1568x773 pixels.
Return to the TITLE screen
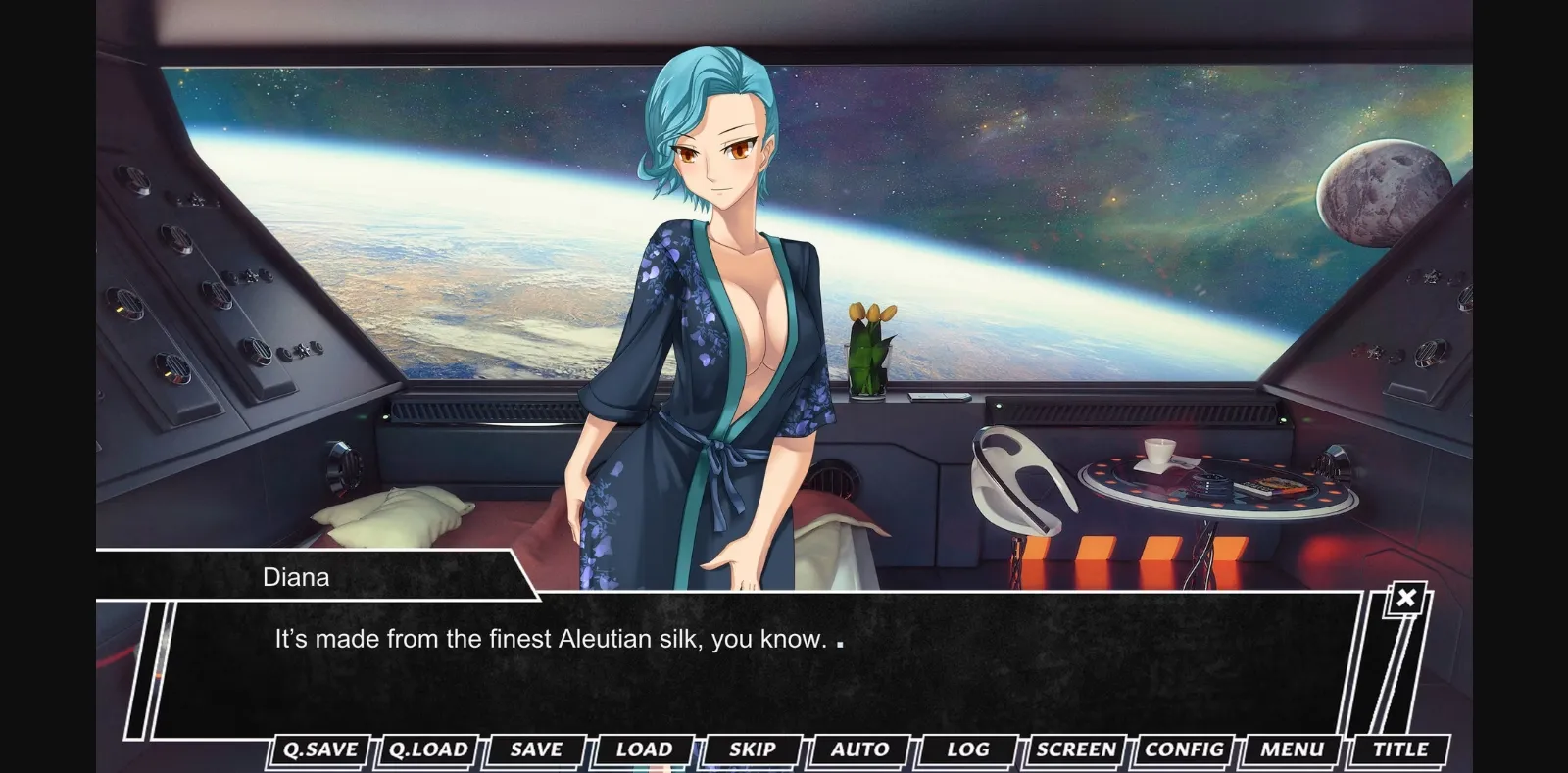coord(1399,749)
